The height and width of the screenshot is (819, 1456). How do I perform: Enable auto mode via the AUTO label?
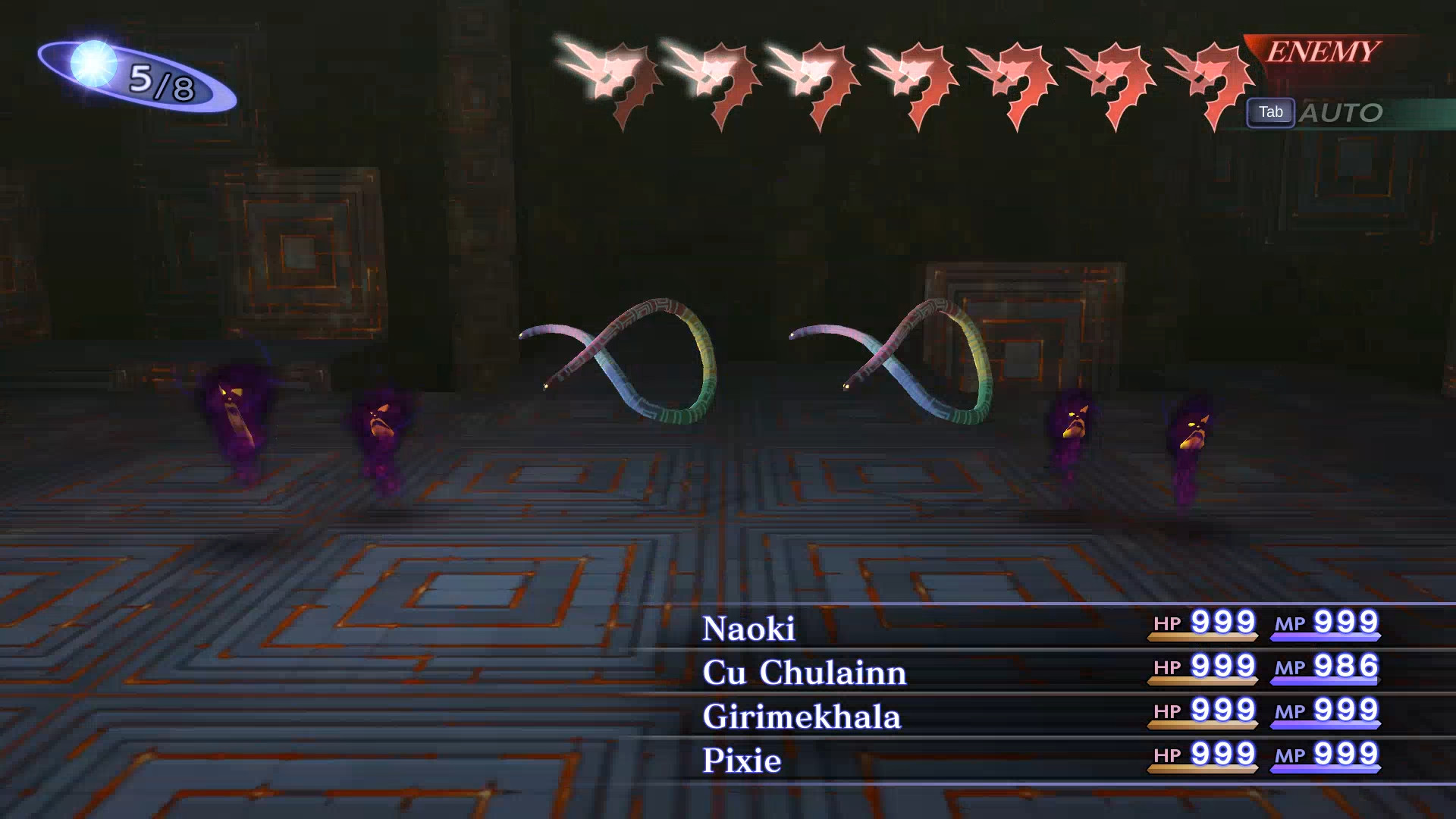click(x=1342, y=112)
